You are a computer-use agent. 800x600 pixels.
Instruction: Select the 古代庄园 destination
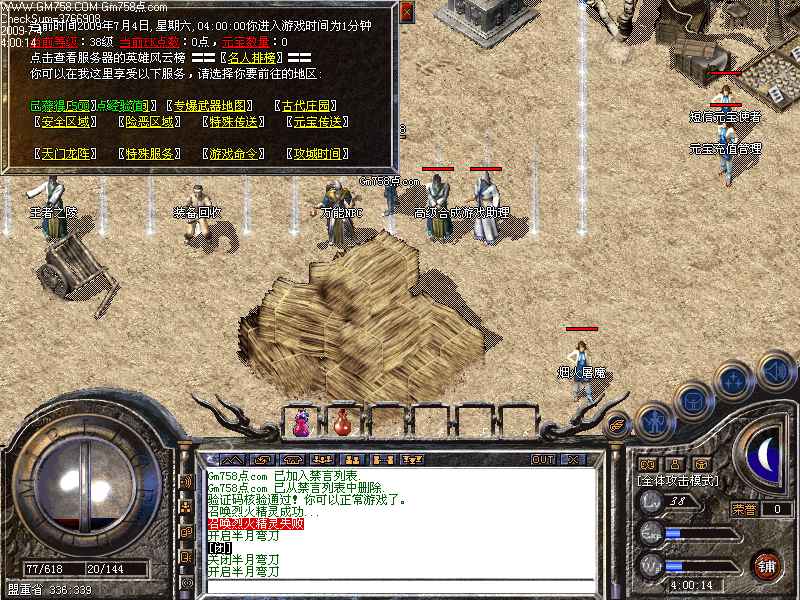pyautogui.click(x=309, y=105)
